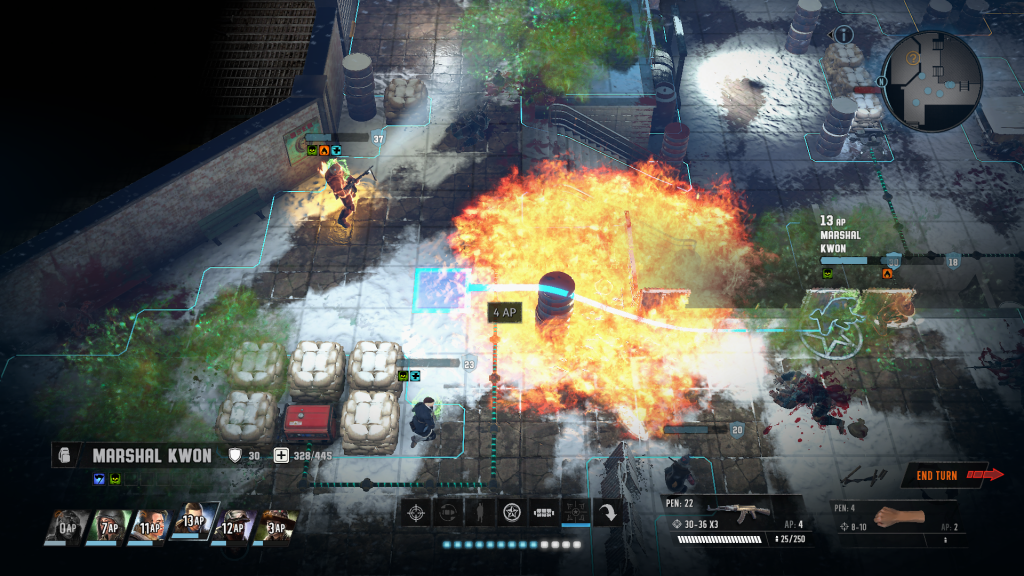Select the squad portrait showing 12 AP
This screenshot has width=1024, height=576.
click(232, 527)
